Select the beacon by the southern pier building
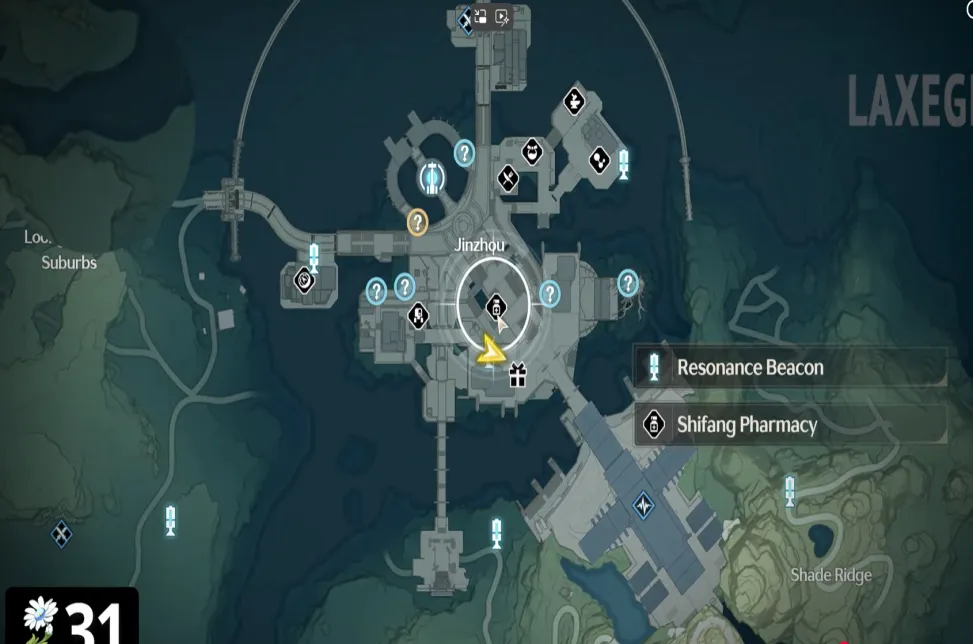This screenshot has width=973, height=644. pos(497,532)
